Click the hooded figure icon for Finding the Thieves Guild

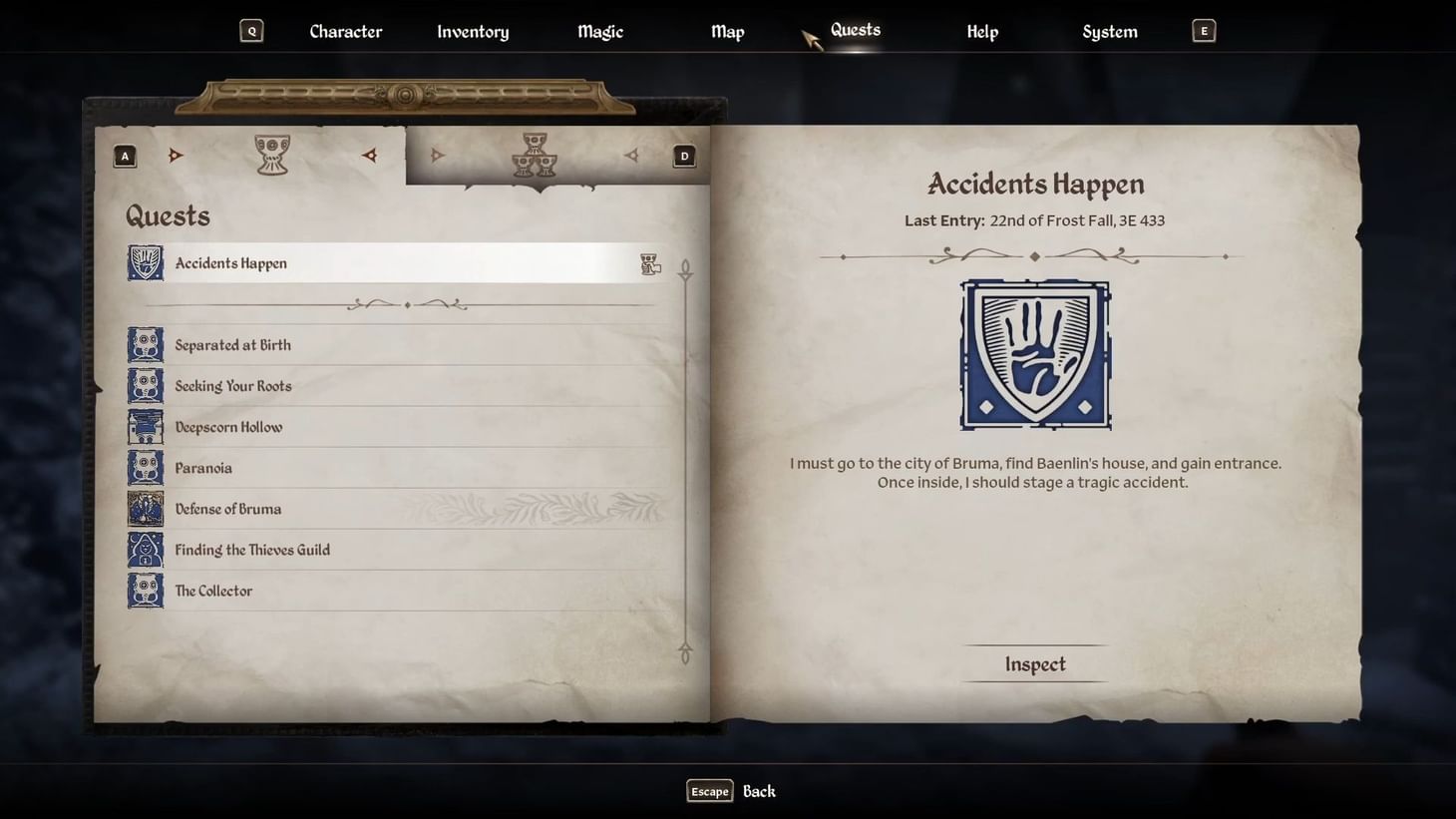[145, 549]
